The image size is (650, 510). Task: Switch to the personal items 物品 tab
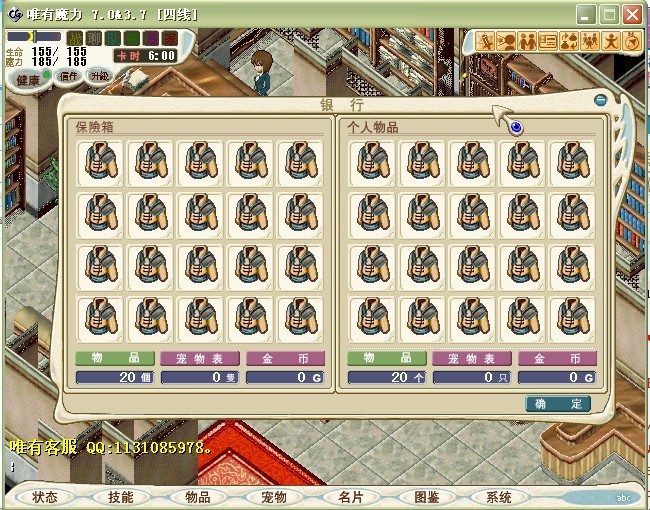(x=386, y=358)
